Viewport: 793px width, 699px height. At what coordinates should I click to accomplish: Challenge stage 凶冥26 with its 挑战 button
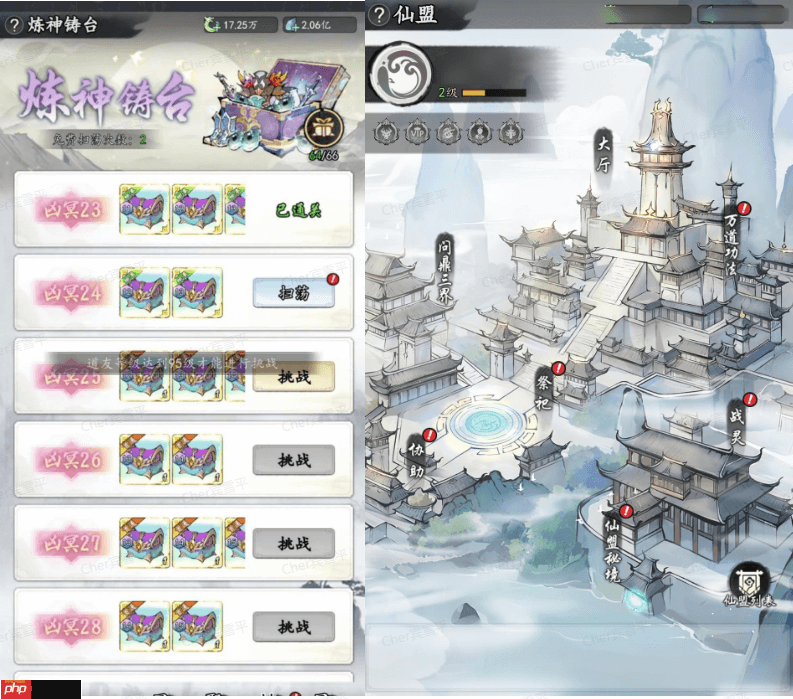click(293, 459)
